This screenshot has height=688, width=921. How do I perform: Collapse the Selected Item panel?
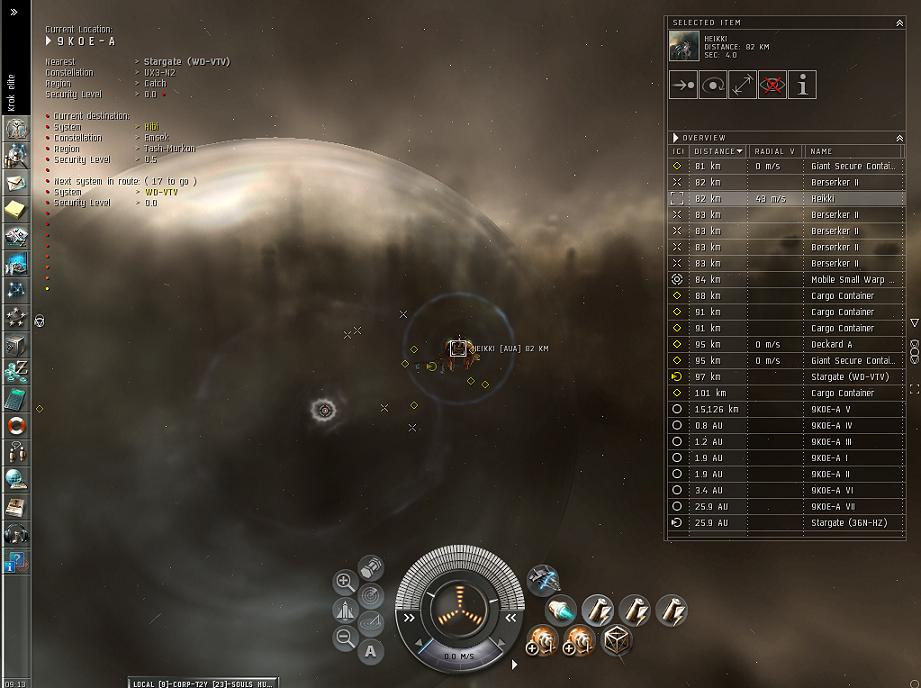[898, 22]
